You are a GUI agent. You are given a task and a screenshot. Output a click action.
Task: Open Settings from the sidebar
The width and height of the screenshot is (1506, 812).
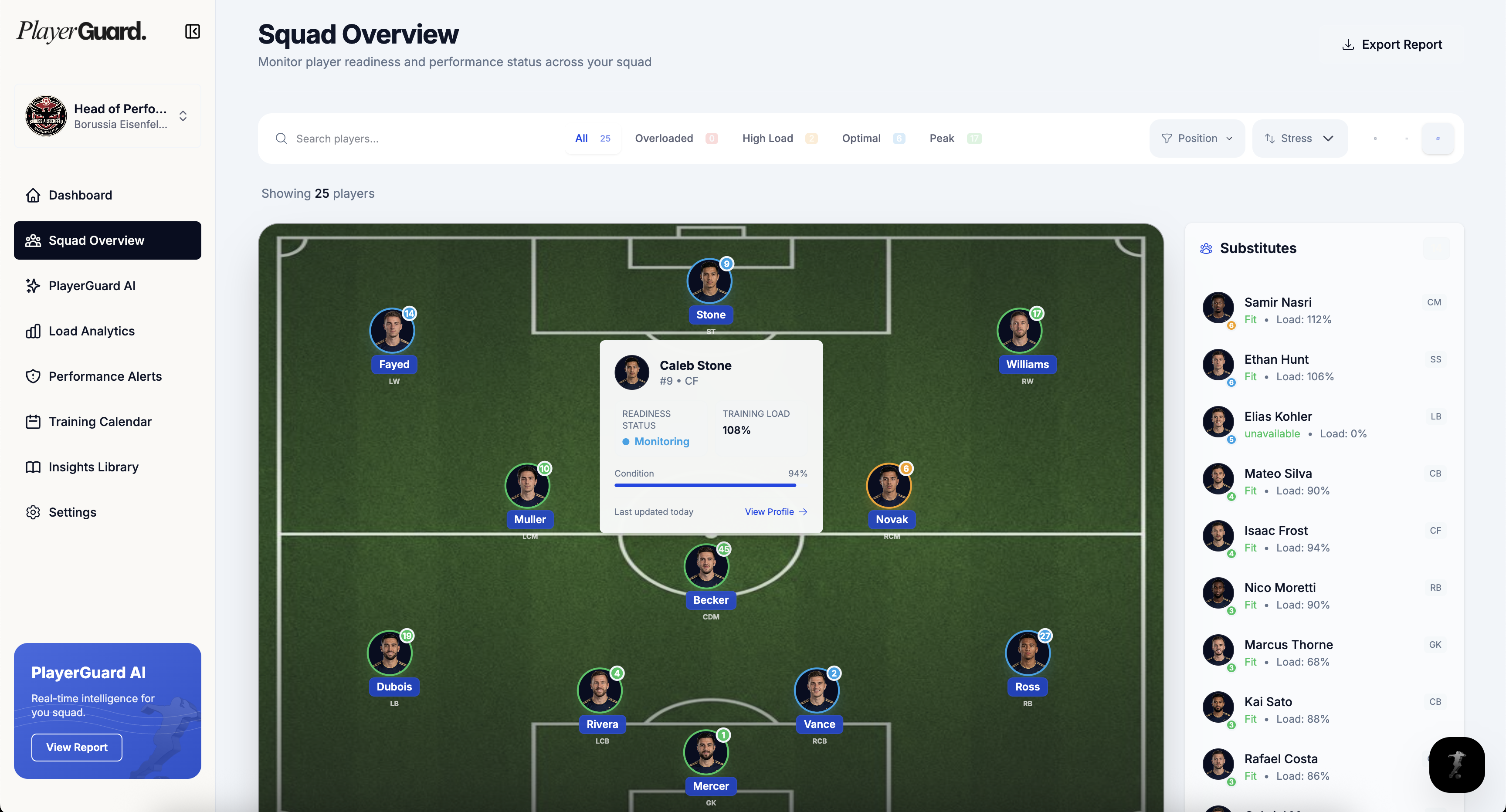72,512
